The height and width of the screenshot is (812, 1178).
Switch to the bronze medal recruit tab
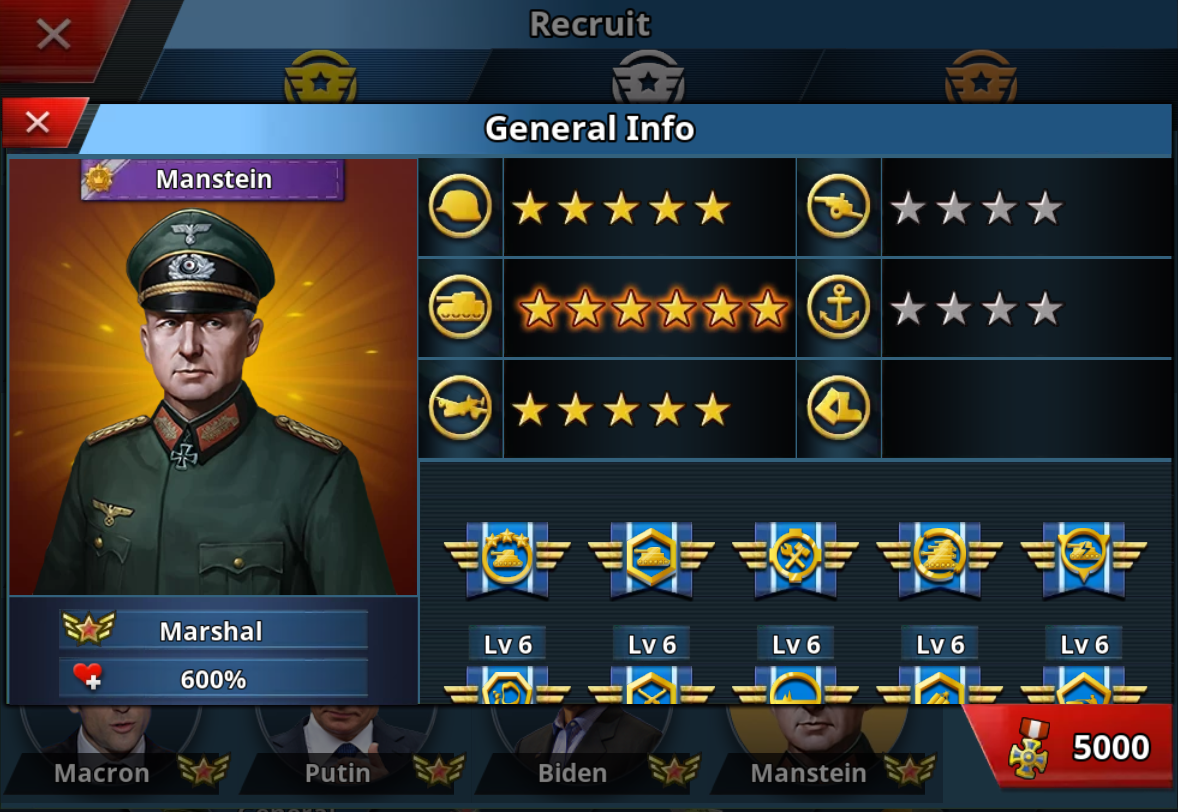[980, 78]
